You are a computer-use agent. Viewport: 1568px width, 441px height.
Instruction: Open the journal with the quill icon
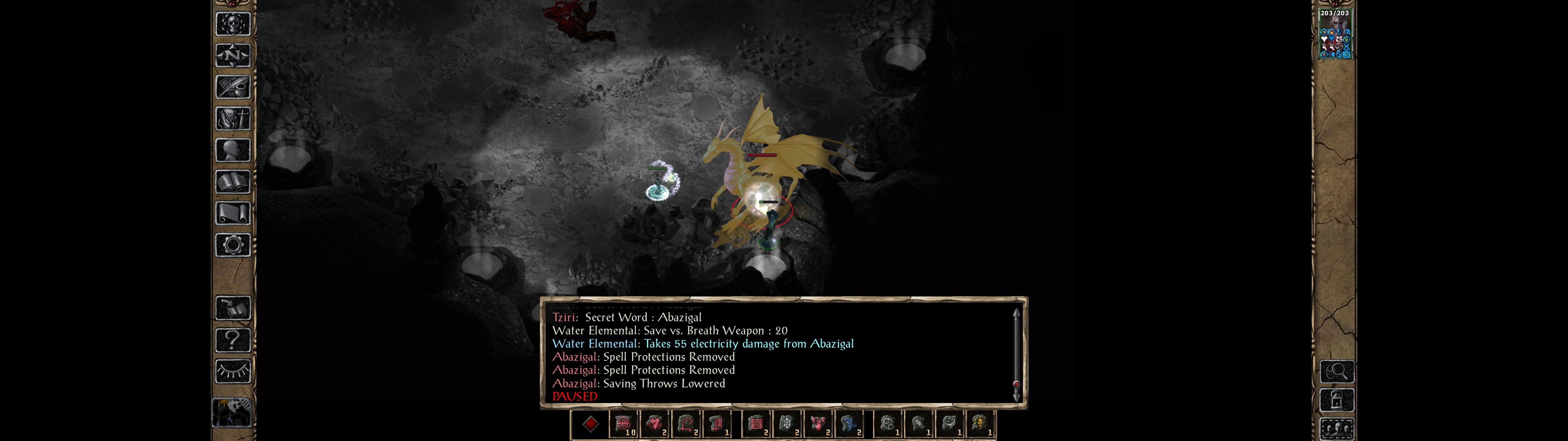(233, 87)
